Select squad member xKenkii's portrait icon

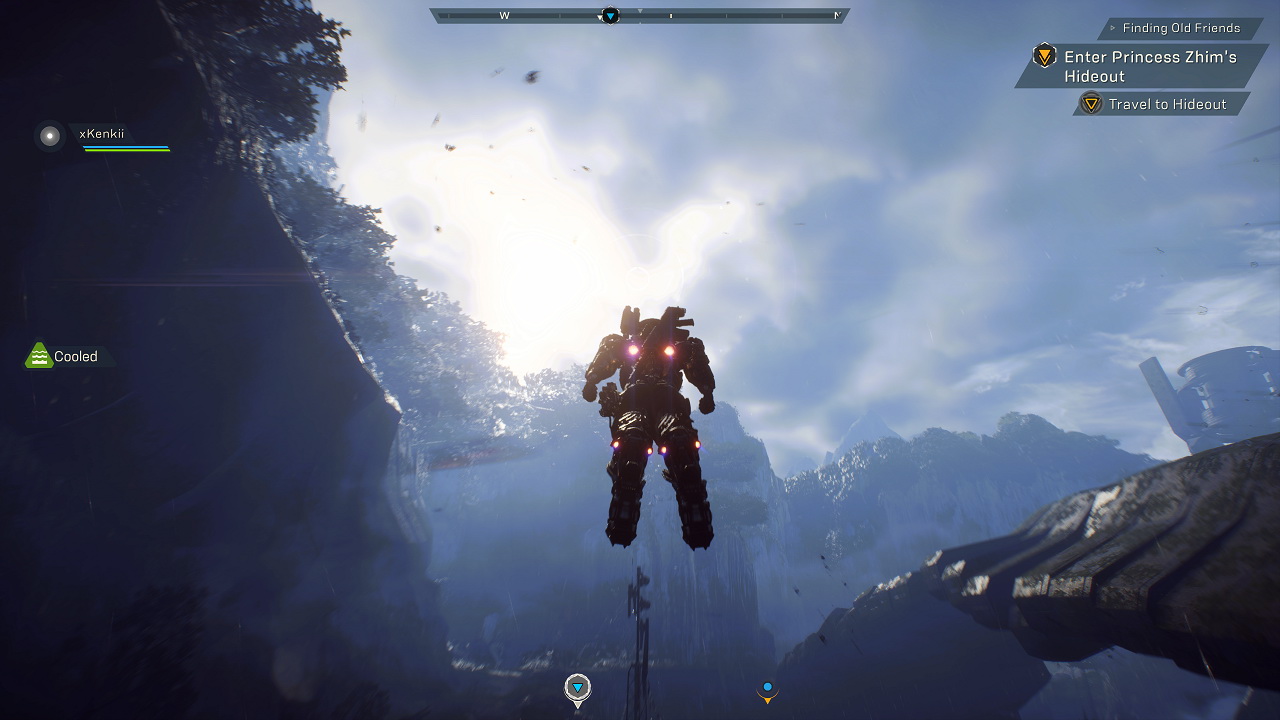tap(50, 135)
